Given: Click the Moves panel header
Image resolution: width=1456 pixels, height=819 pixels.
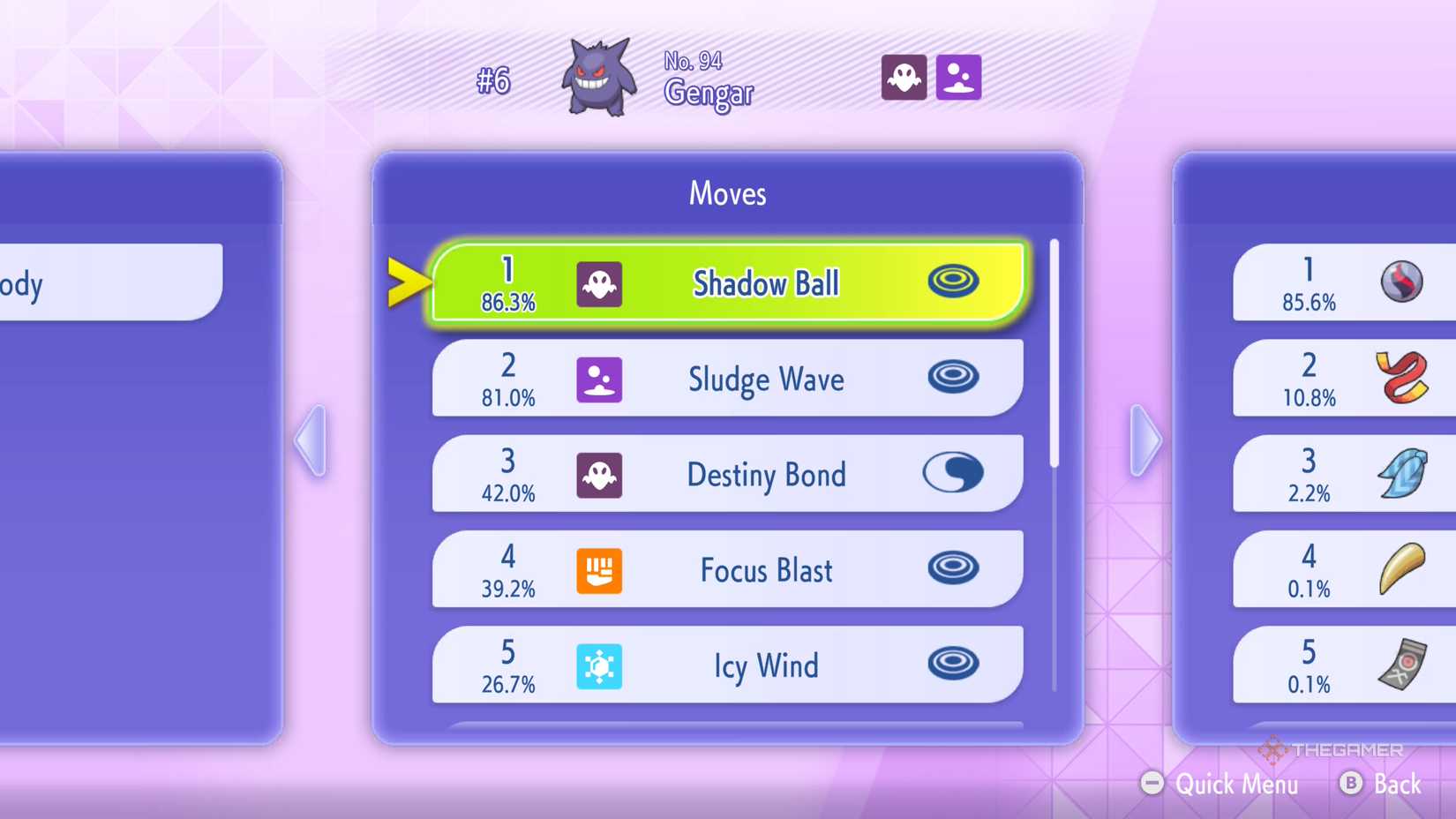Looking at the screenshot, I should click(x=726, y=193).
